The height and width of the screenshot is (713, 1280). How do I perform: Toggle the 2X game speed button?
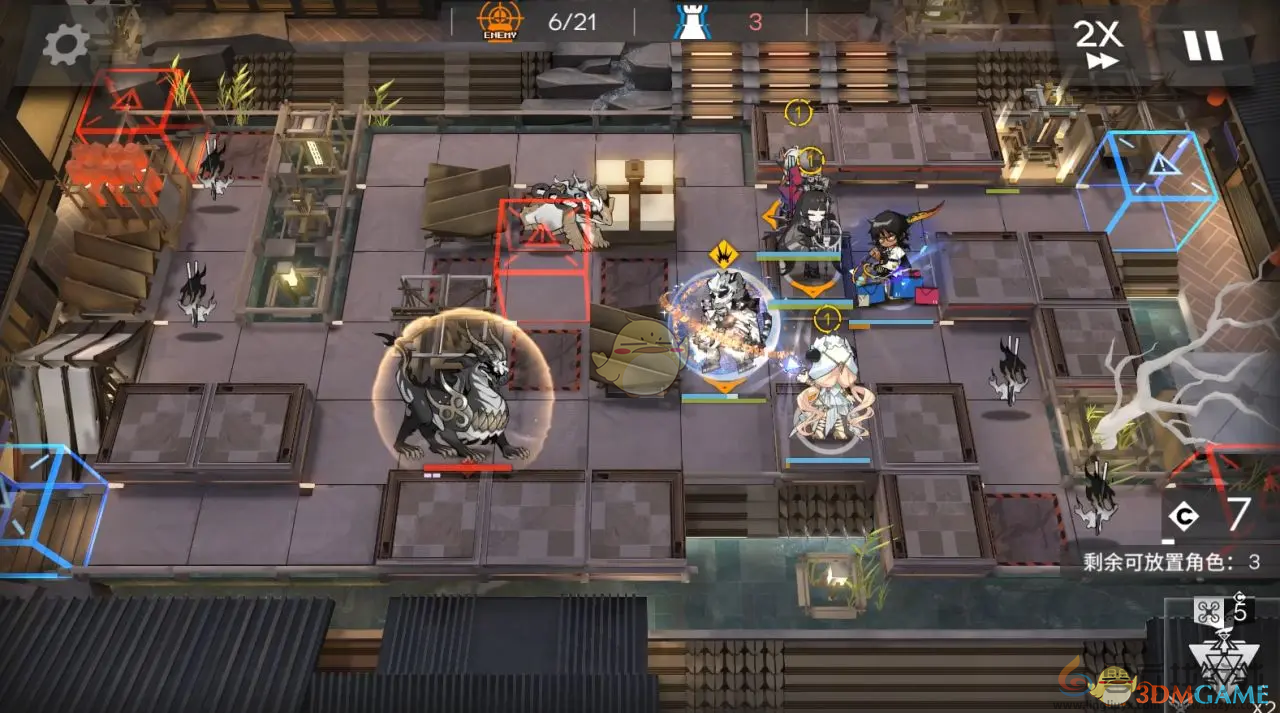click(x=1097, y=45)
